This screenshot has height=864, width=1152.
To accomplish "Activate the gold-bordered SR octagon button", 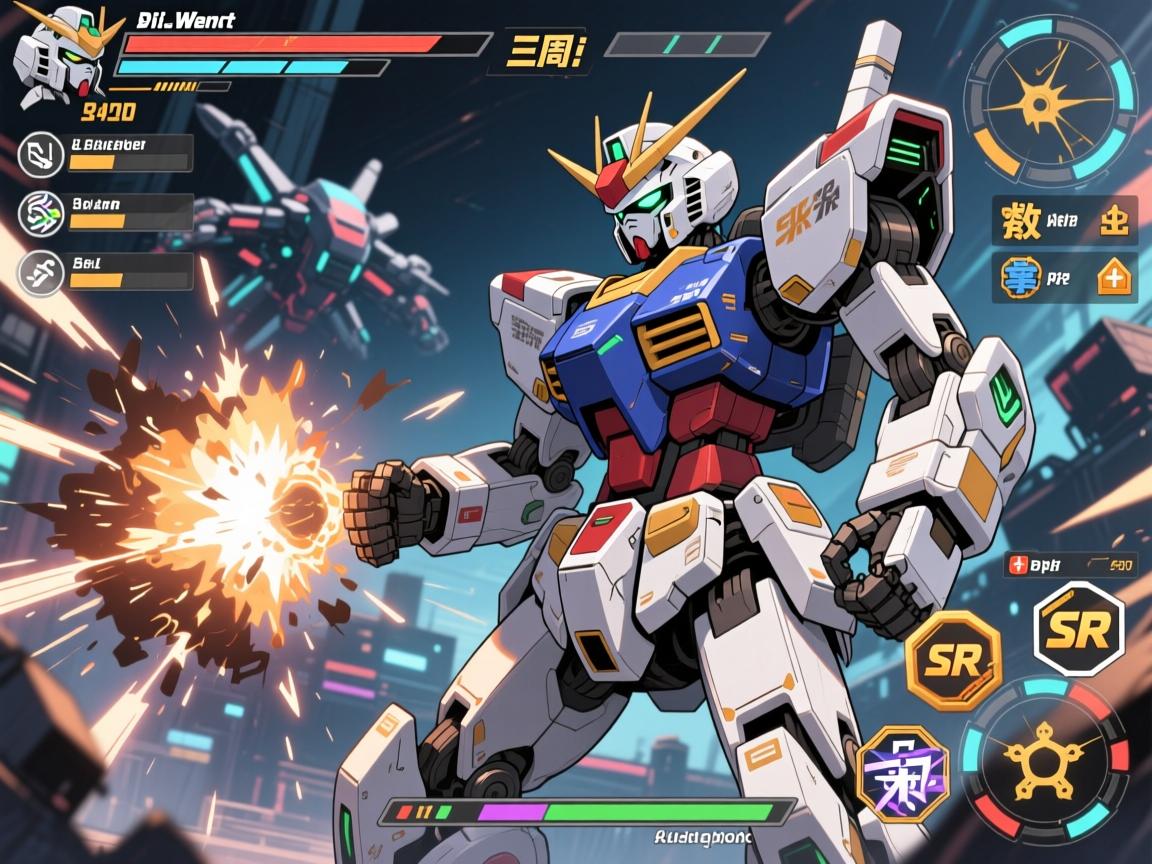I will 952,660.
